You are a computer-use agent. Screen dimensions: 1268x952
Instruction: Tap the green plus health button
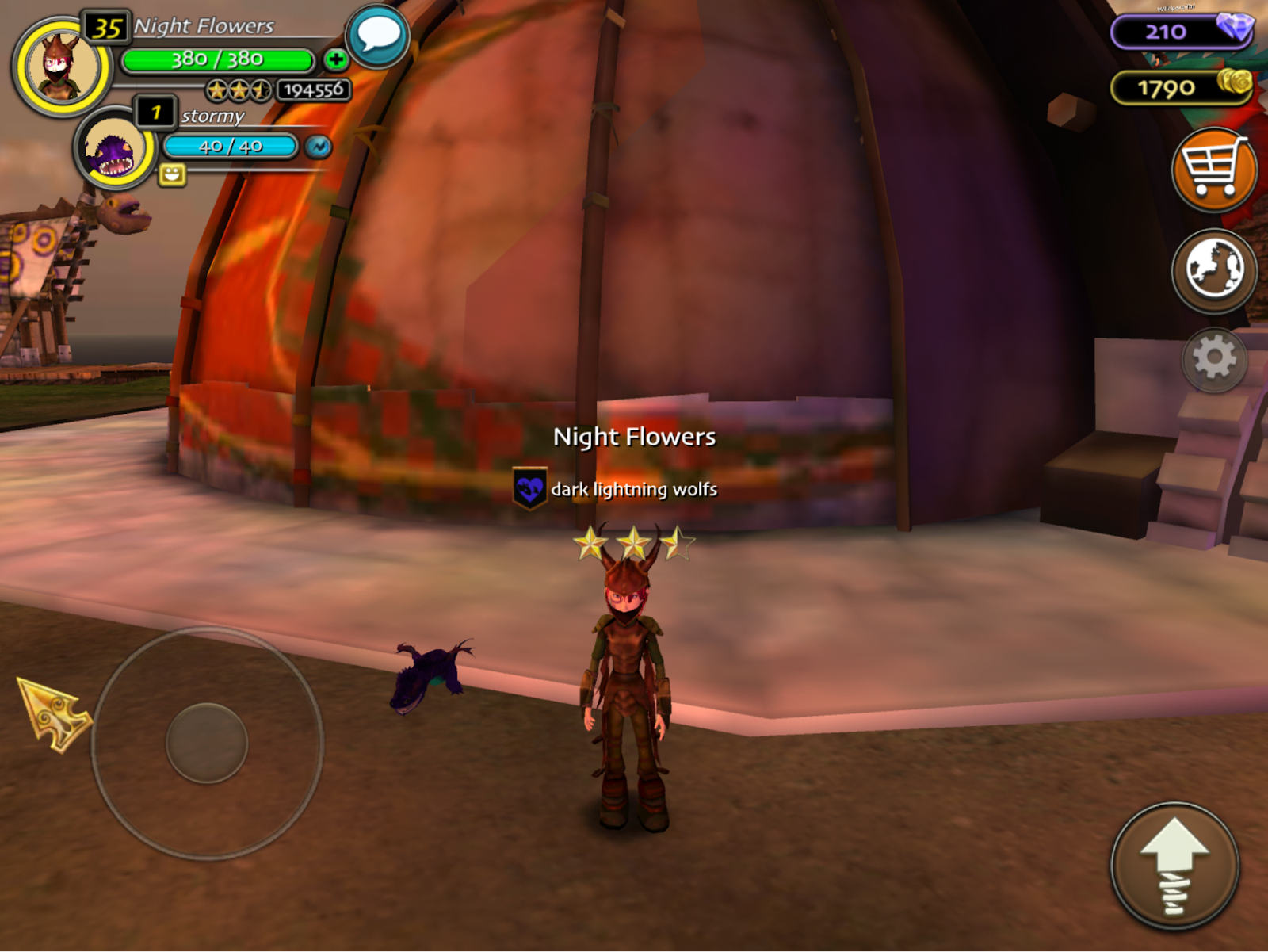[335, 59]
